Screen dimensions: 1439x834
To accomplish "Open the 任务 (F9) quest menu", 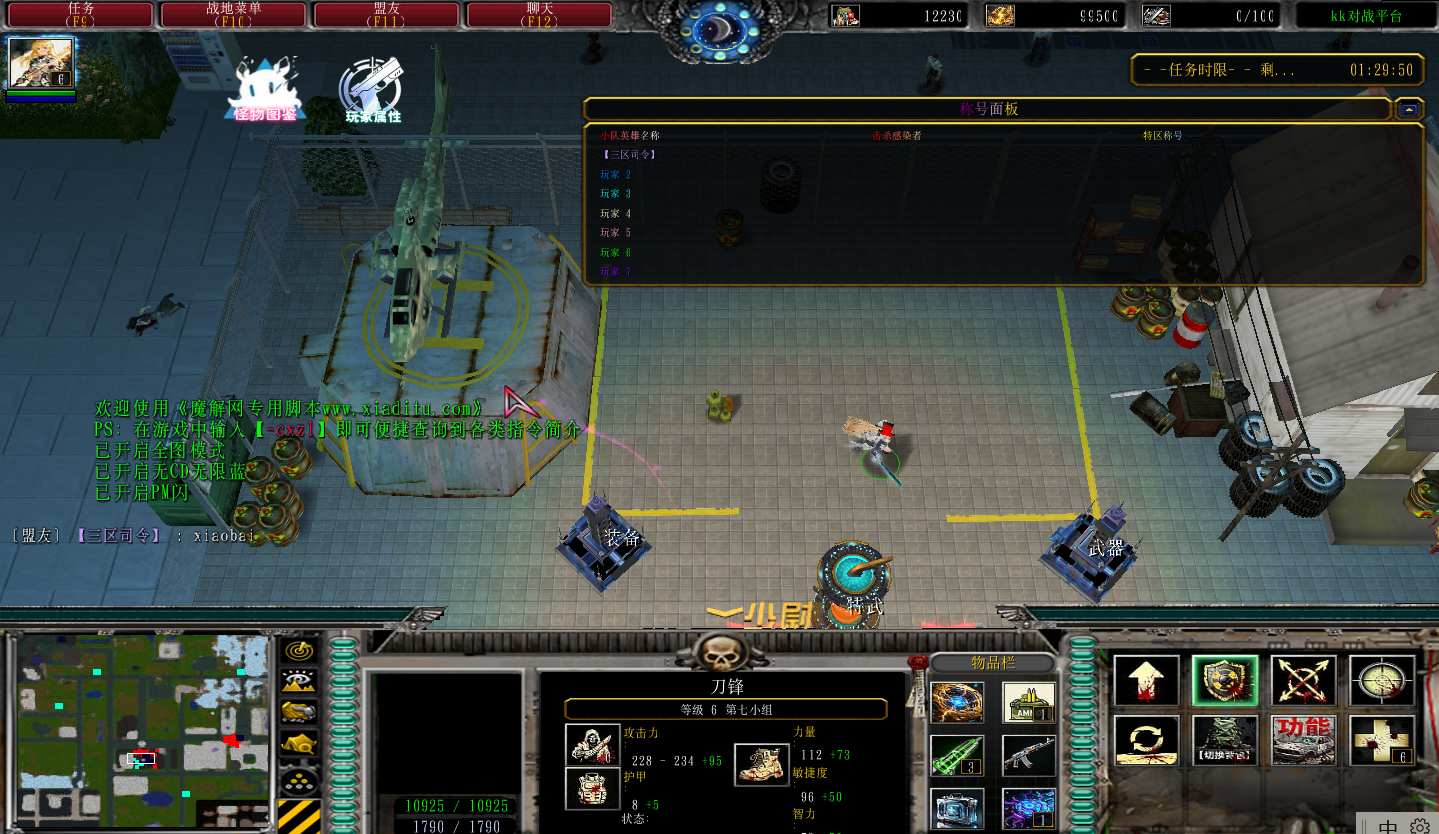I will click(80, 14).
